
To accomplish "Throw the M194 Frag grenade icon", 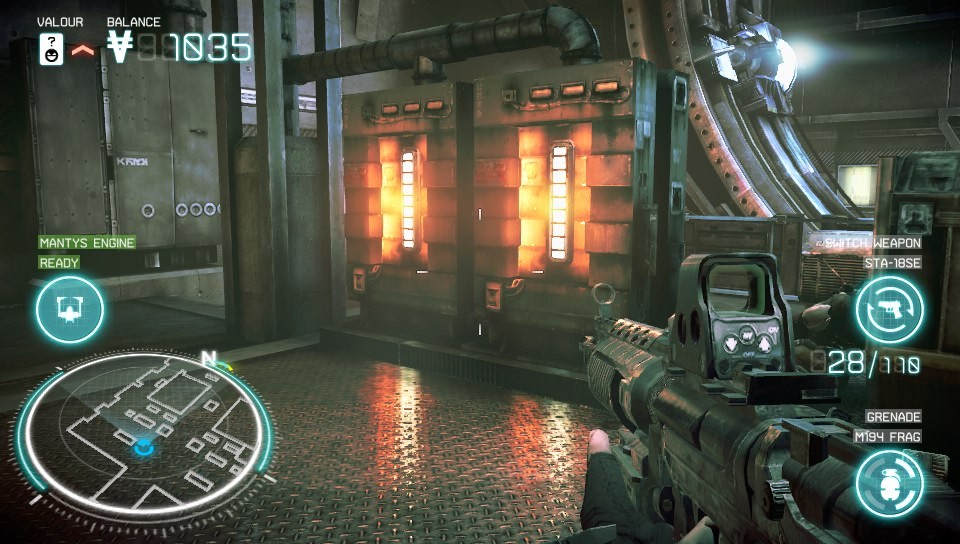I will coord(888,483).
